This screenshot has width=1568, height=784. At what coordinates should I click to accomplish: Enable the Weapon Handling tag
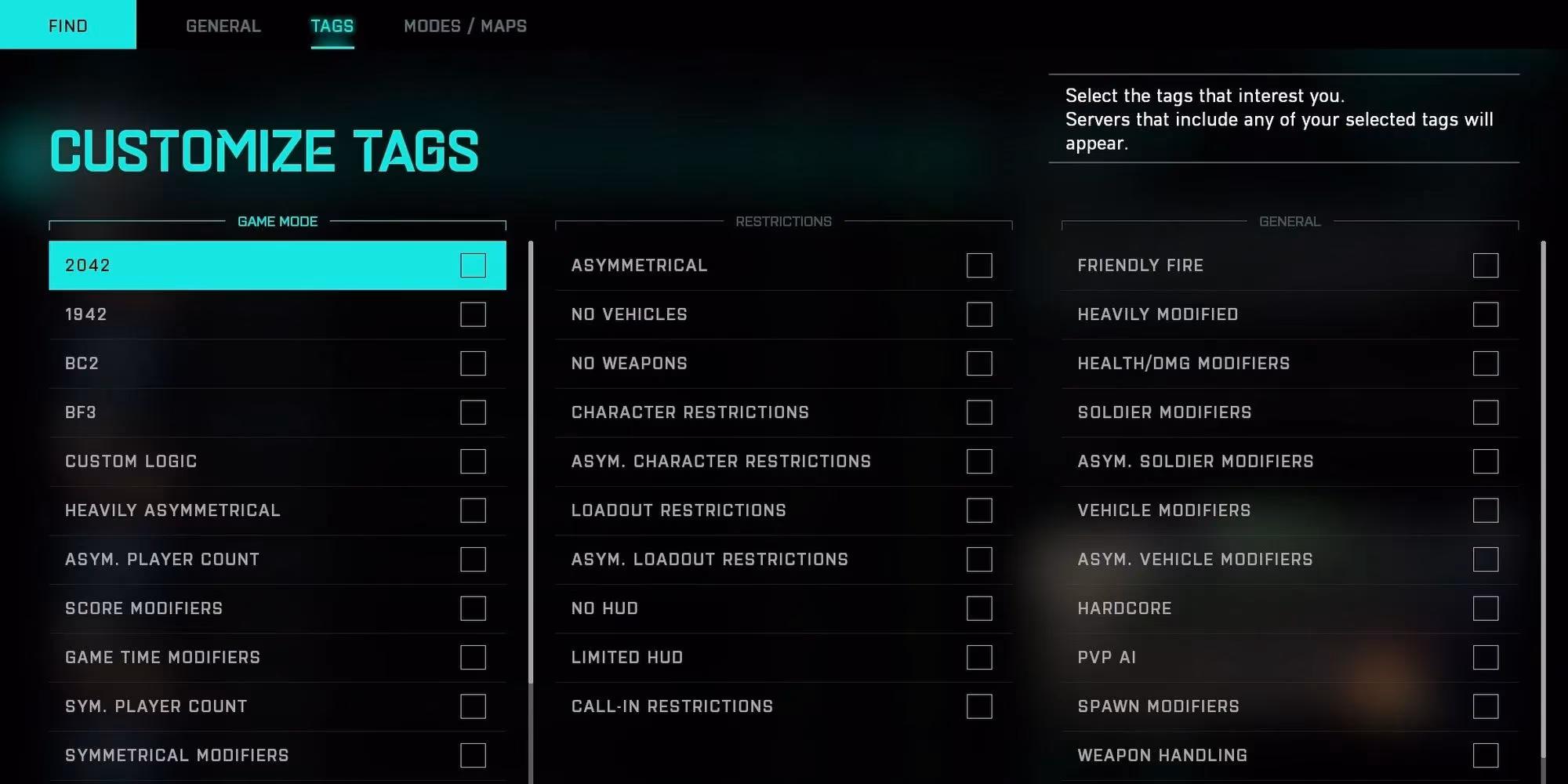pyautogui.click(x=1486, y=755)
